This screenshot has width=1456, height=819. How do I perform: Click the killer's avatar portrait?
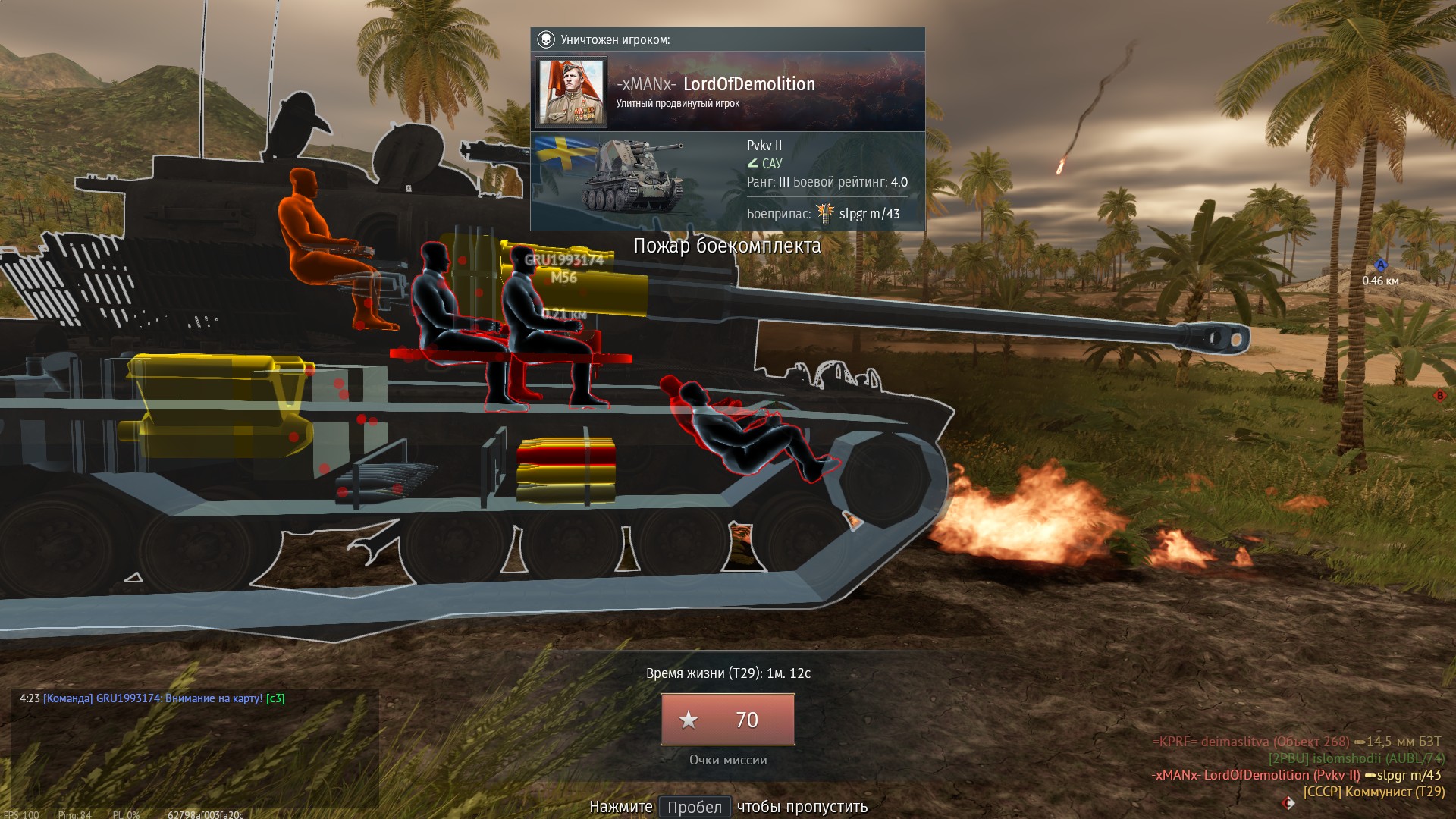tap(573, 92)
